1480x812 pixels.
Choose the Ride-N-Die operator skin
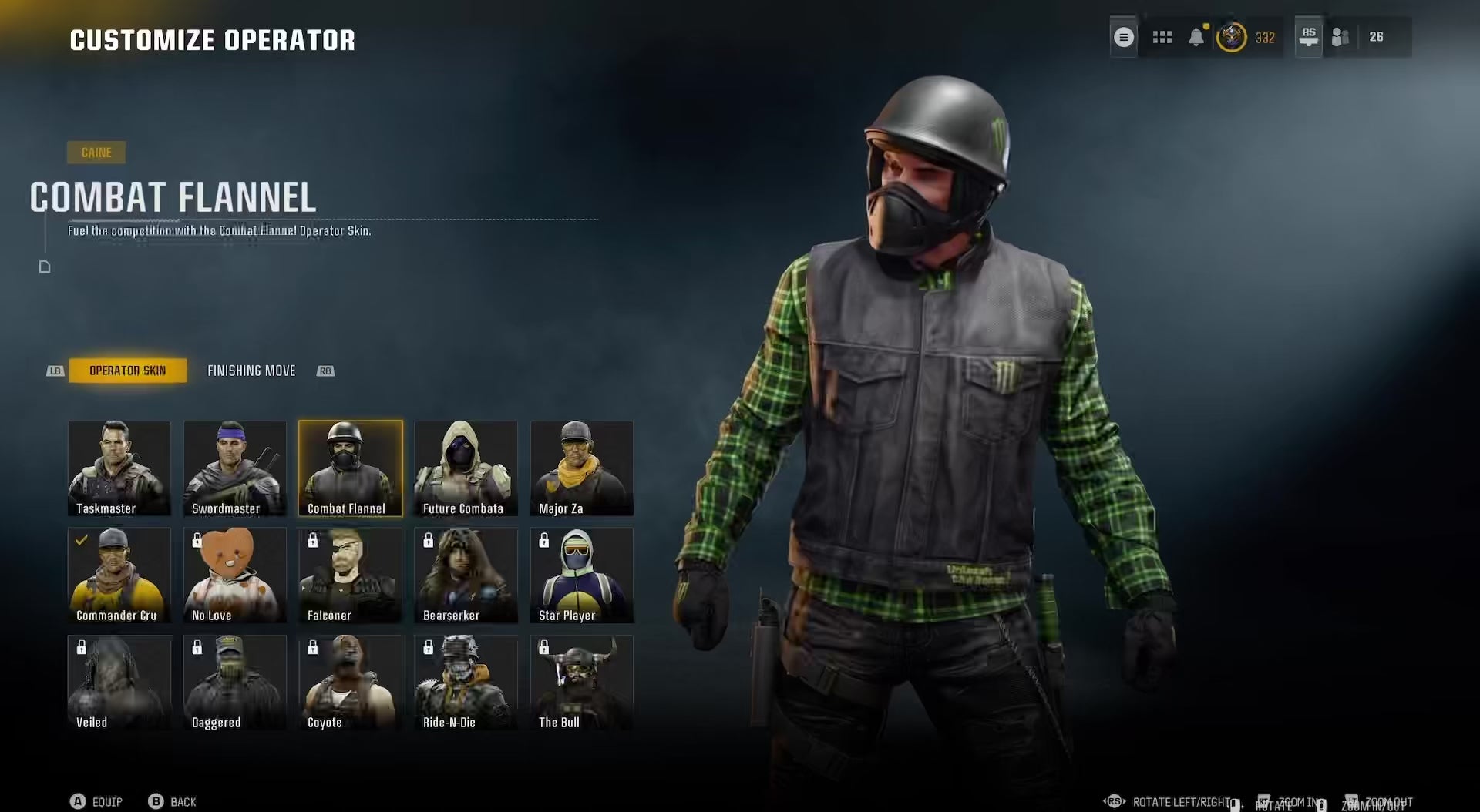(466, 682)
